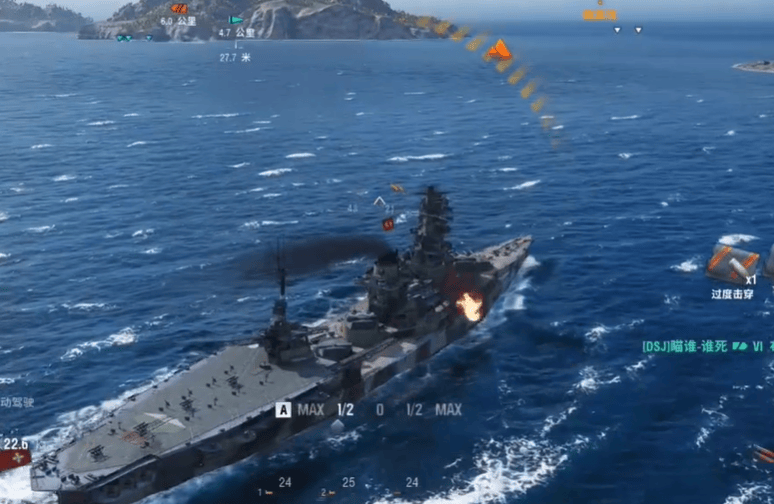The width and height of the screenshot is (774, 504).
Task: Click the over-penetration ribbon icon
Action: pyautogui.click(x=734, y=263)
